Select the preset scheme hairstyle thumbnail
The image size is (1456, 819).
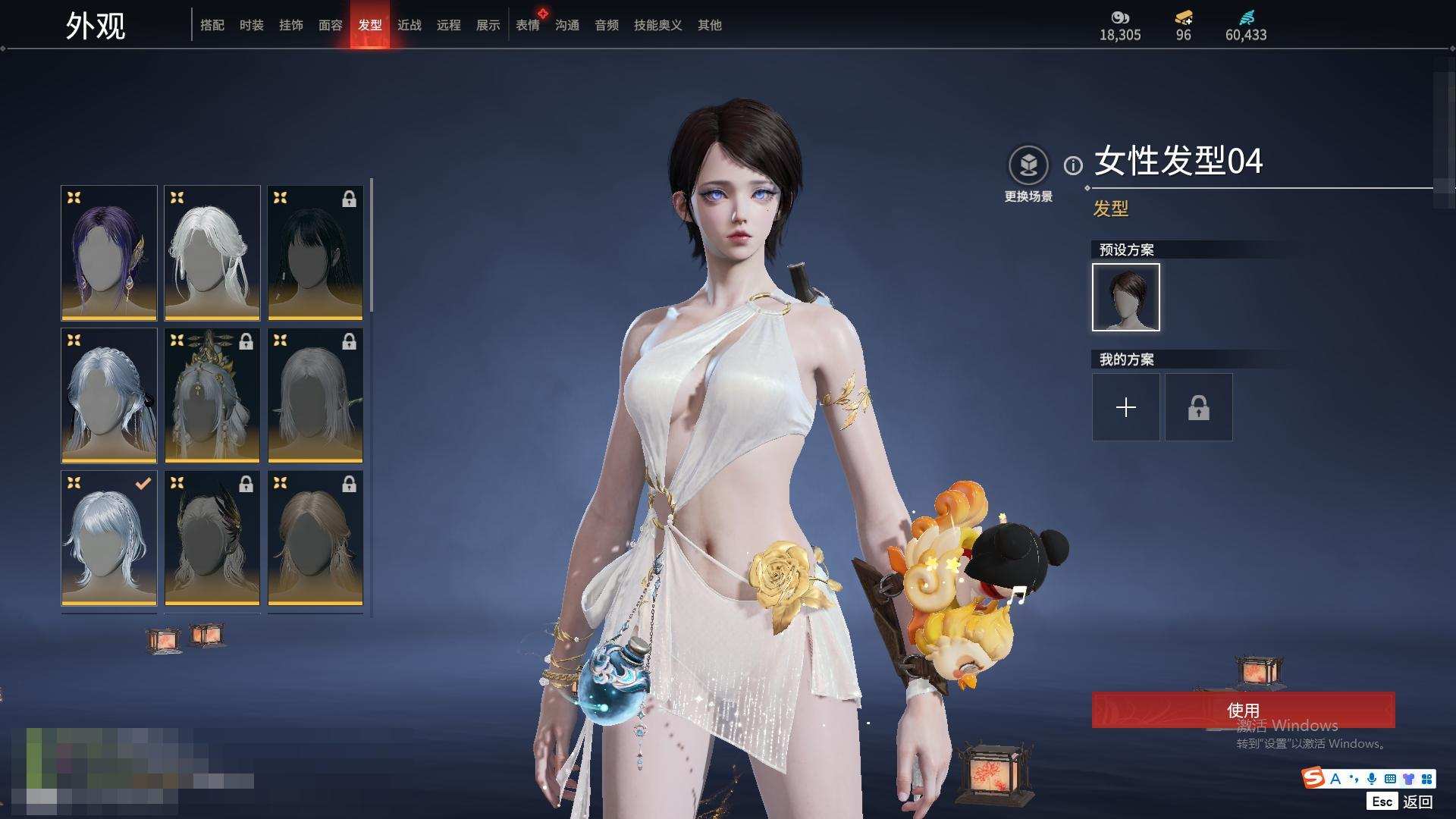[x=1126, y=297]
